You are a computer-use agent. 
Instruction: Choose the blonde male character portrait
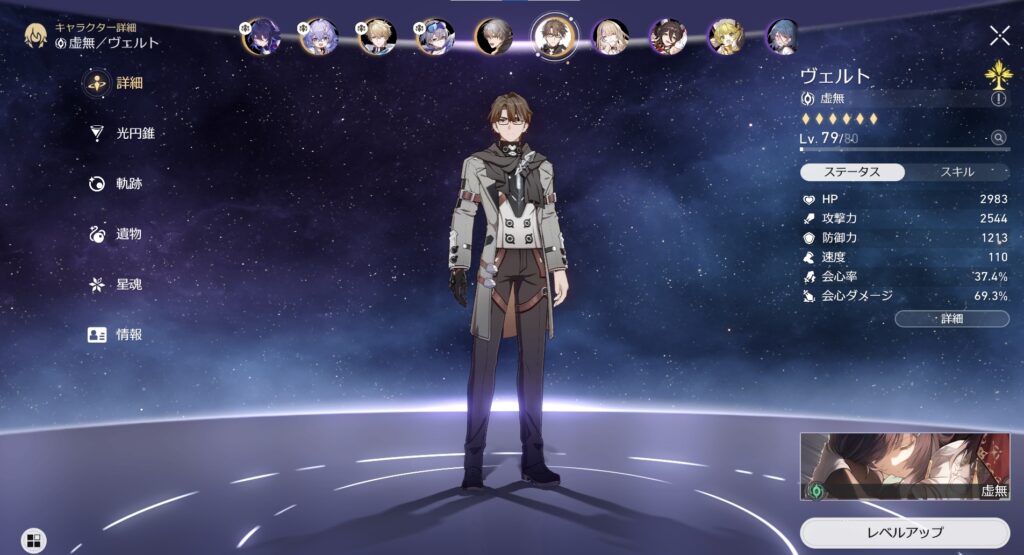[377, 37]
